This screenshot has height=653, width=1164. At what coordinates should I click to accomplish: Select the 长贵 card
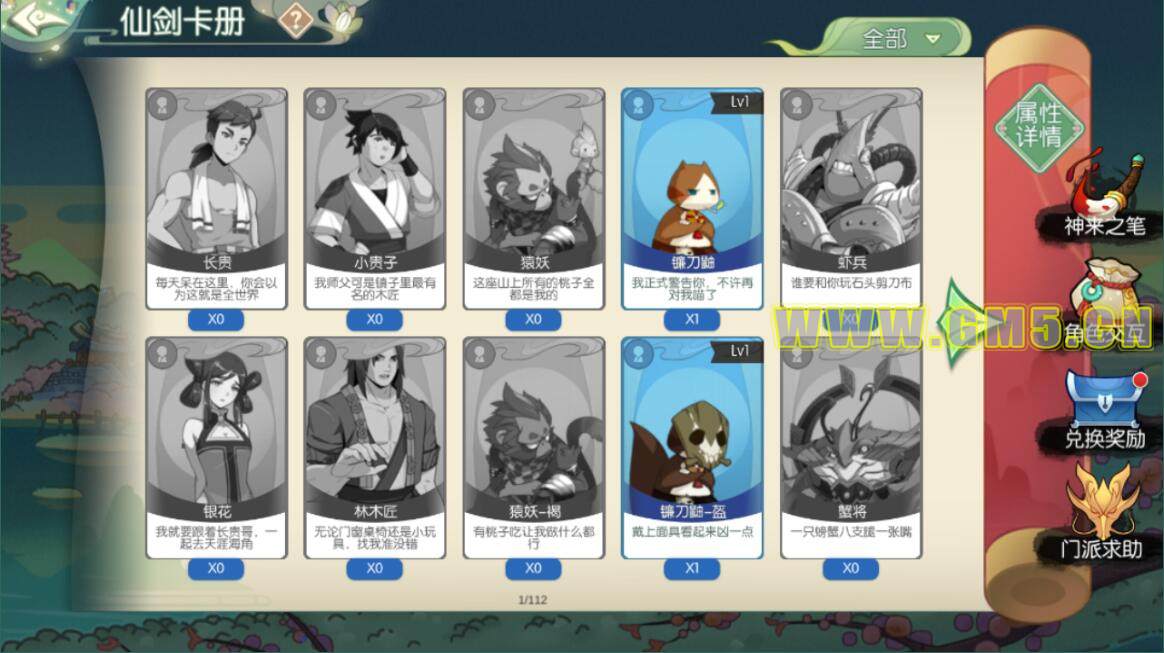216,195
